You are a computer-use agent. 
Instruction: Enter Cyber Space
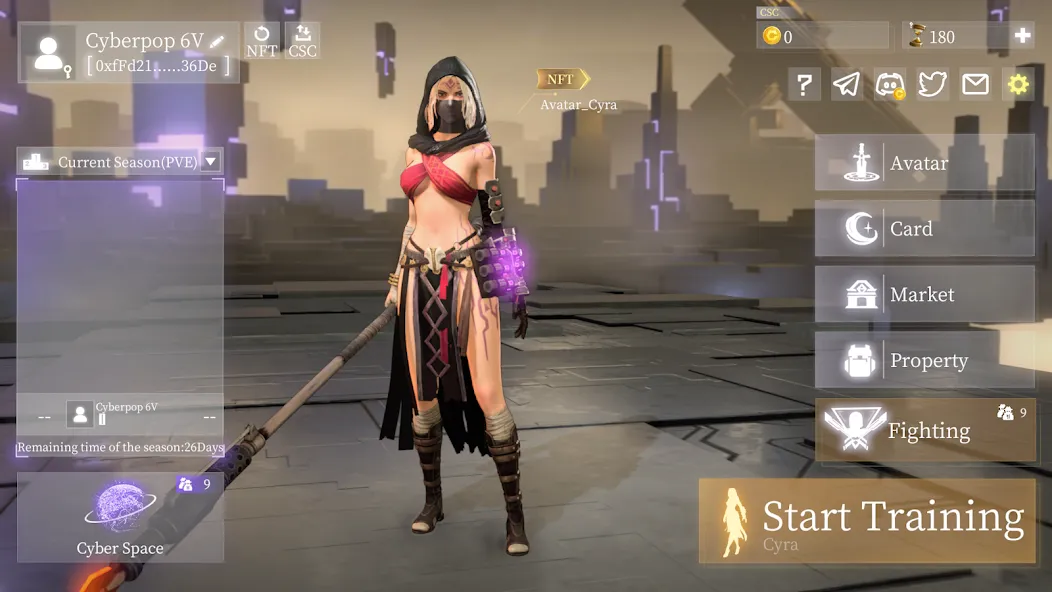[x=120, y=517]
